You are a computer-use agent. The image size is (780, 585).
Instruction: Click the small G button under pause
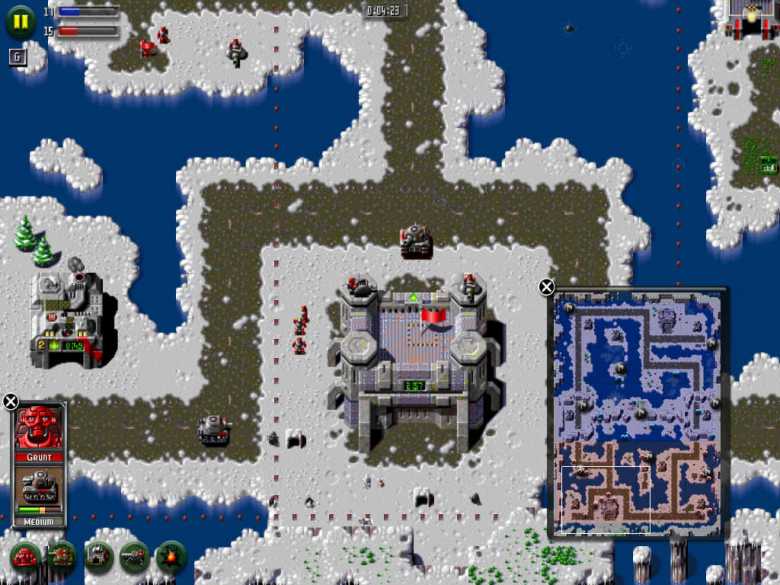coord(17,56)
